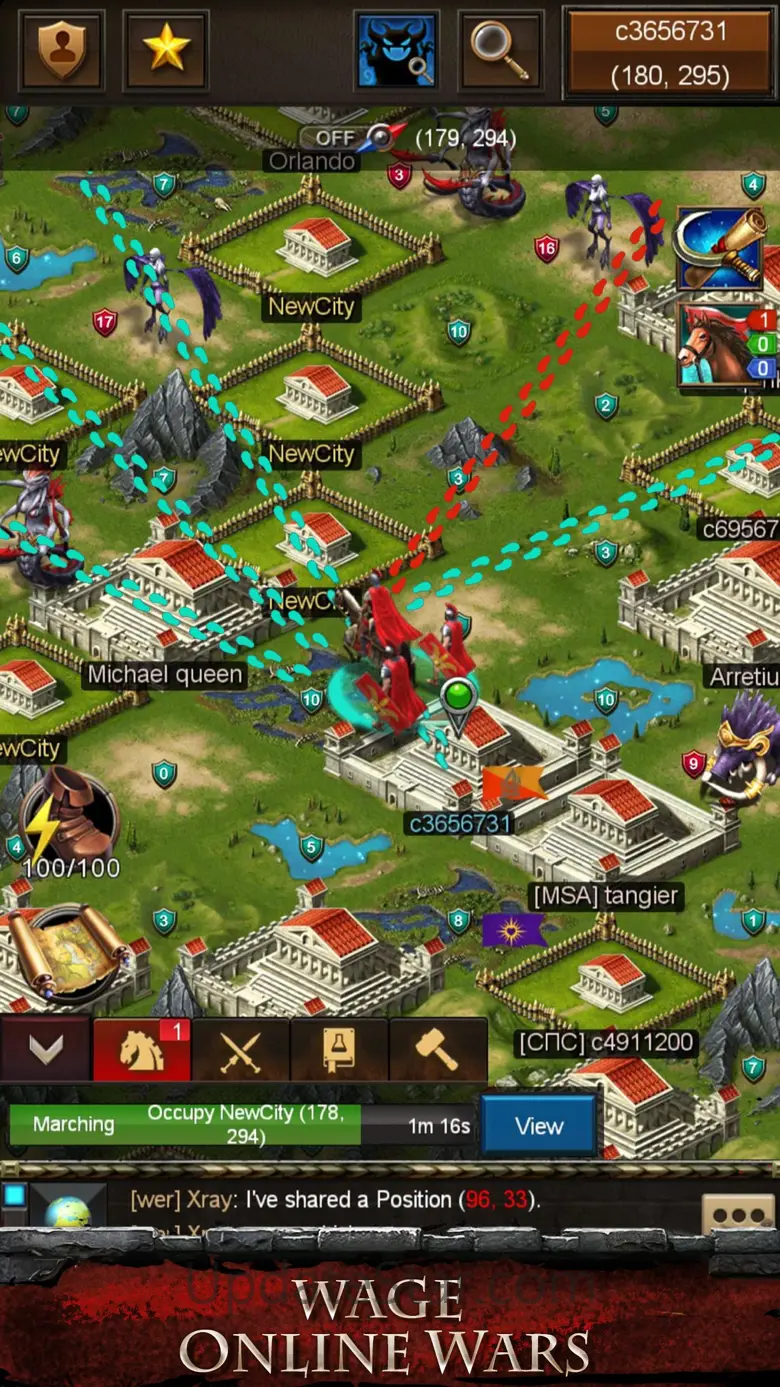Open the chat options three-dots button
780x1387 pixels.
click(738, 1213)
